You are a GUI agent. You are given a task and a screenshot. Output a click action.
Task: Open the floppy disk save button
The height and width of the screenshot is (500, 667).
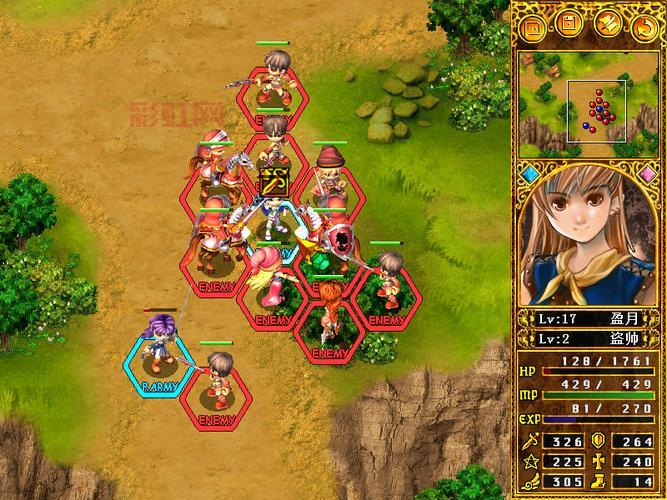(x=568, y=23)
